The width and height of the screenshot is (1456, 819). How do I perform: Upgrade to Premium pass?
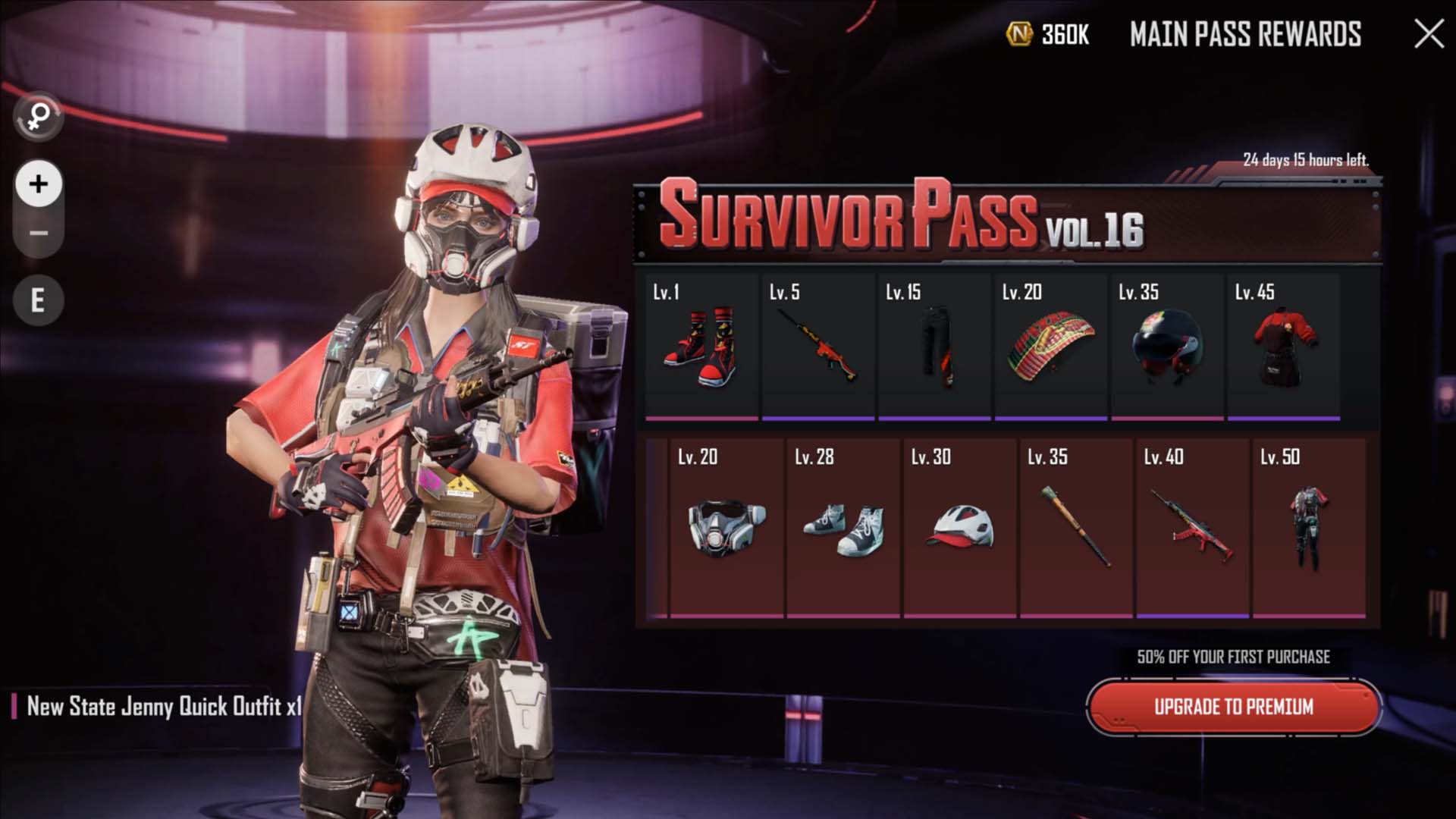(x=1233, y=707)
